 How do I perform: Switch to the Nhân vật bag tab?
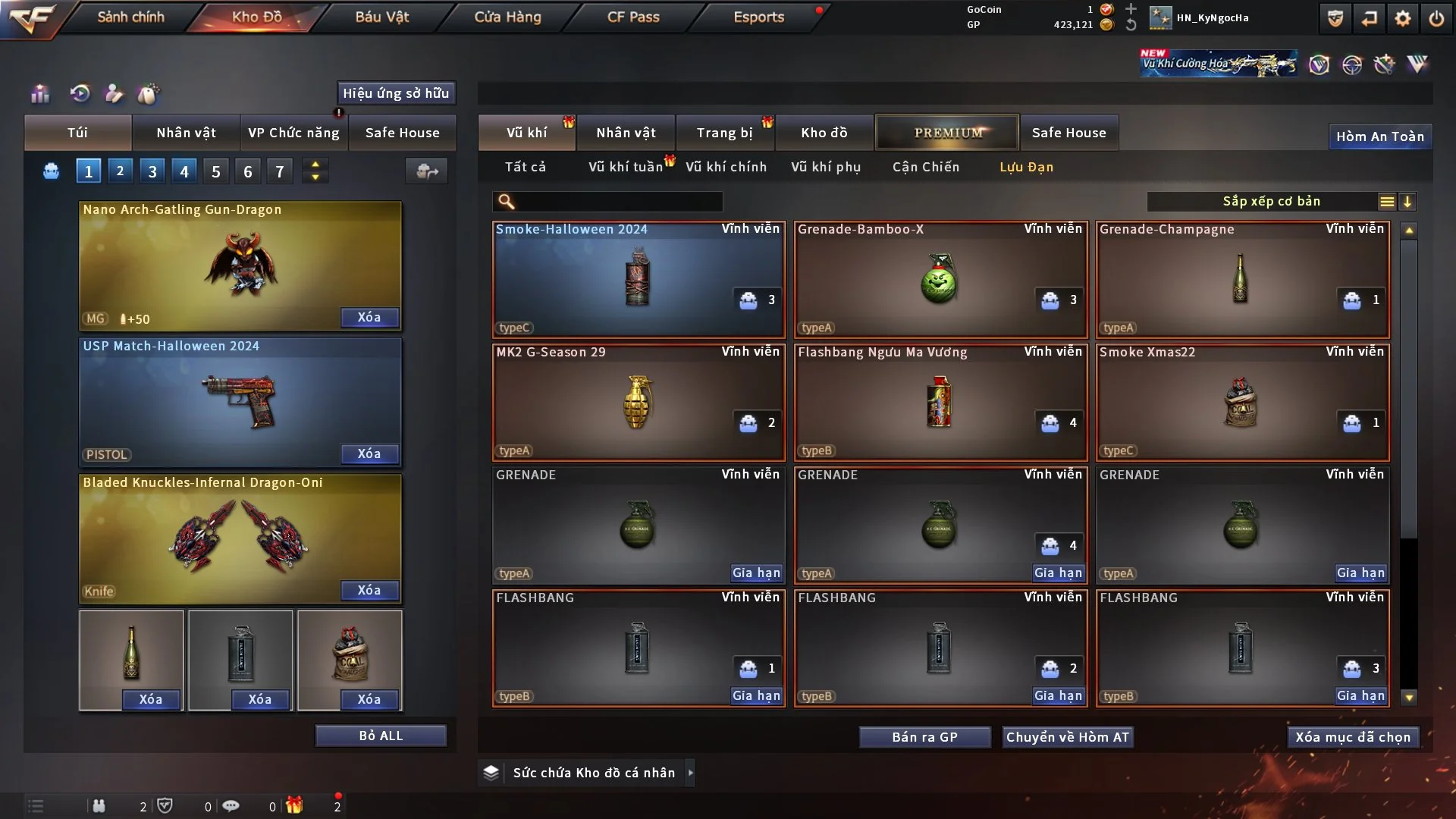186,133
